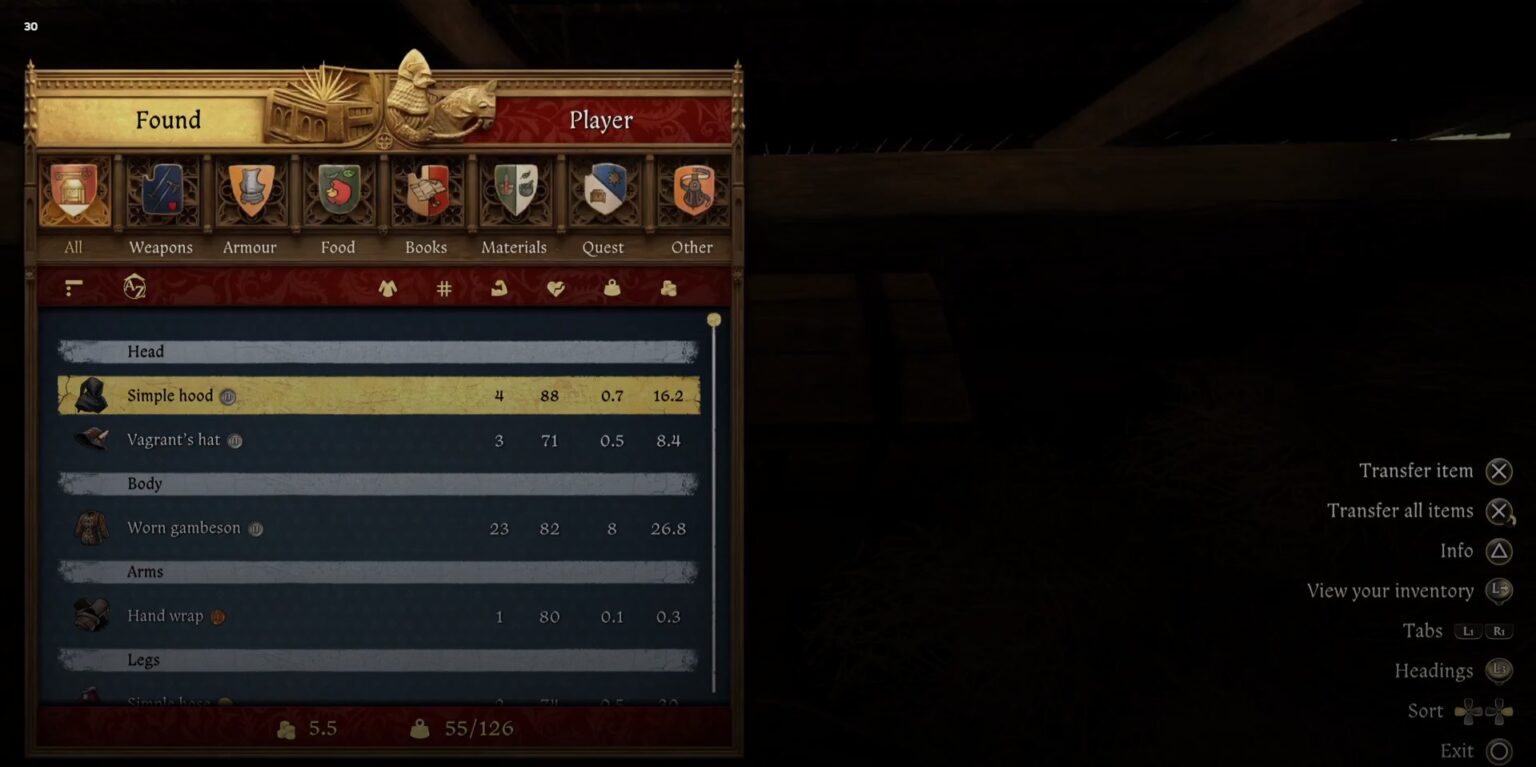Toggle sorting by item price
Screen dimensions: 1536x767
pos(667,287)
